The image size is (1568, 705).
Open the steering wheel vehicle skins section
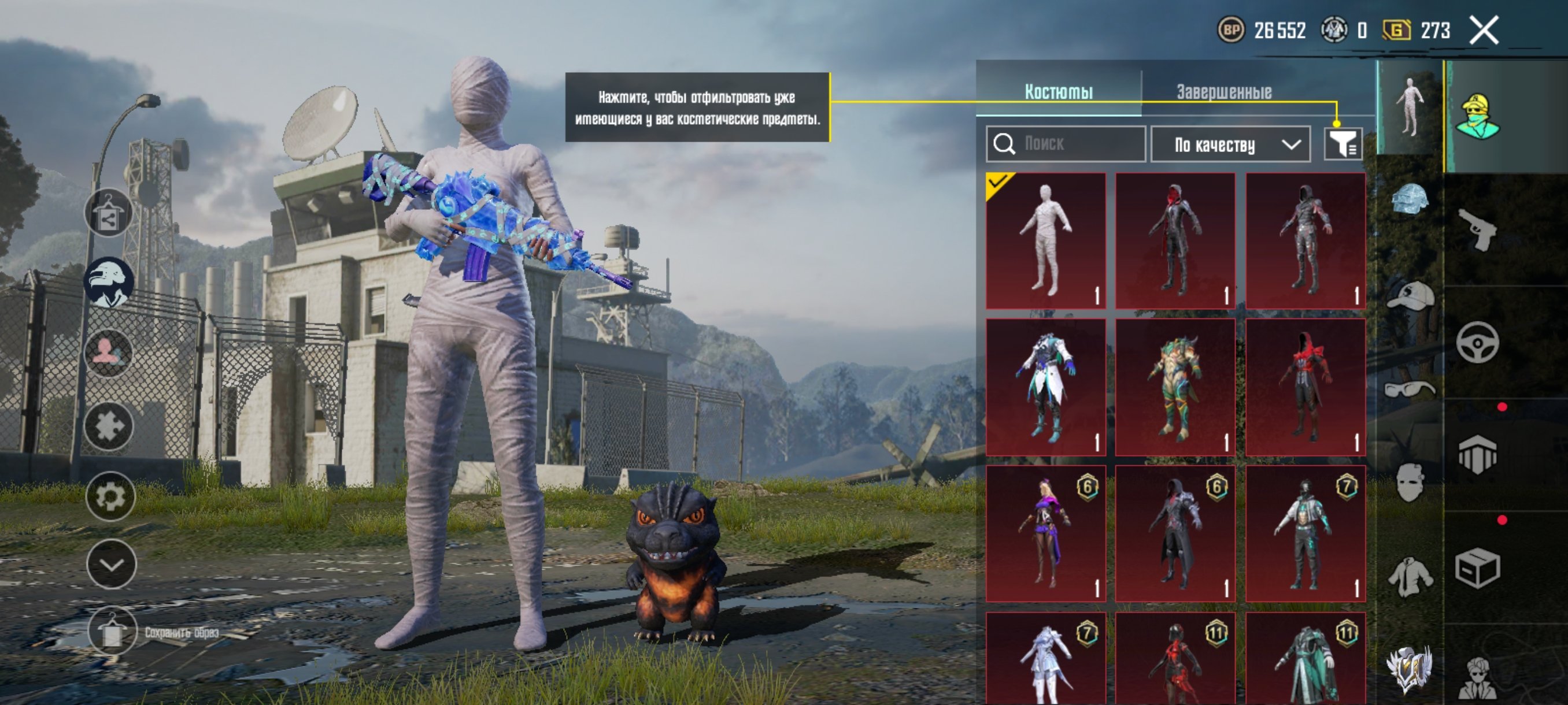1478,343
